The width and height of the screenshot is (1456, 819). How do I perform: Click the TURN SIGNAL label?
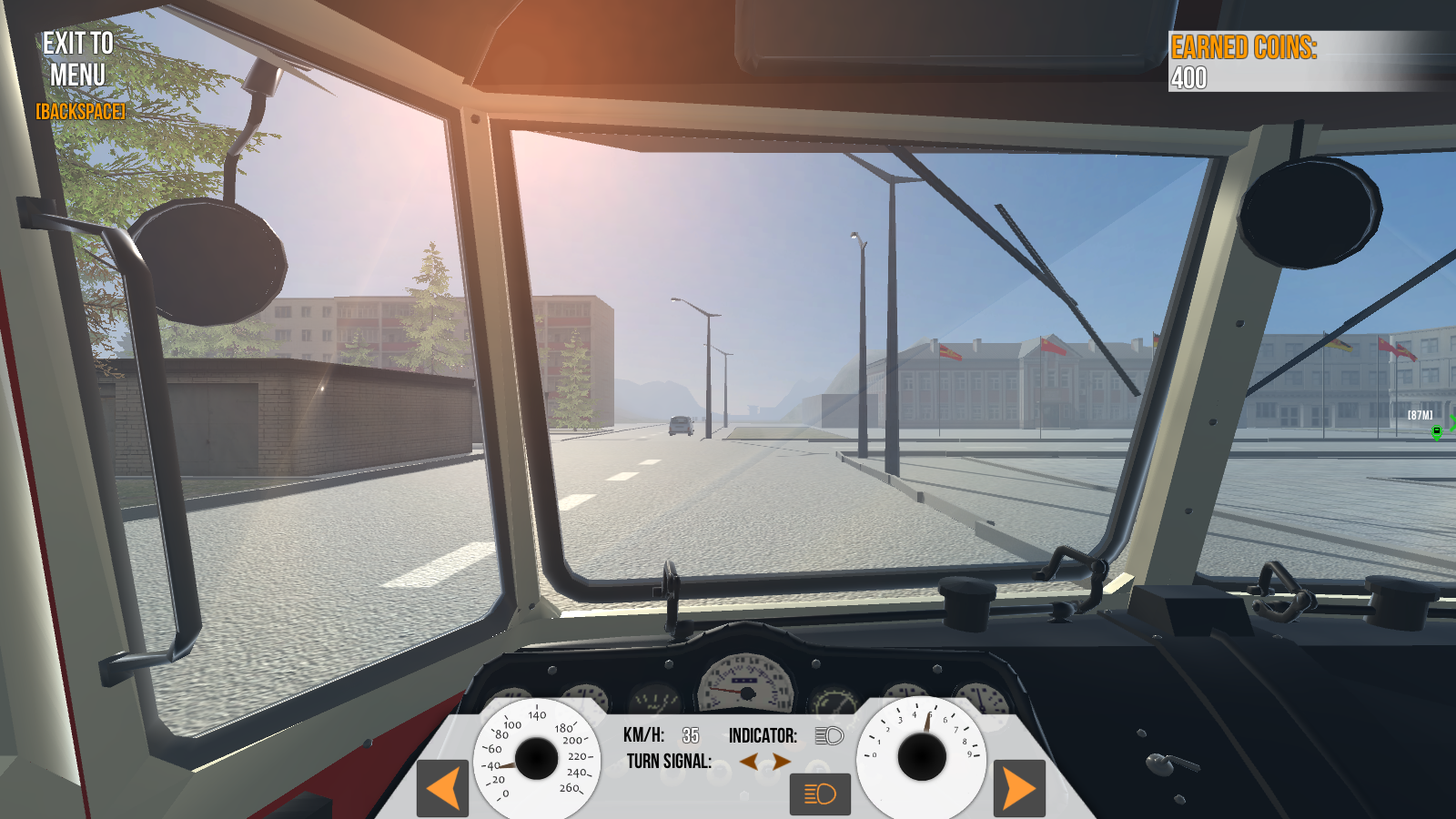click(x=671, y=760)
